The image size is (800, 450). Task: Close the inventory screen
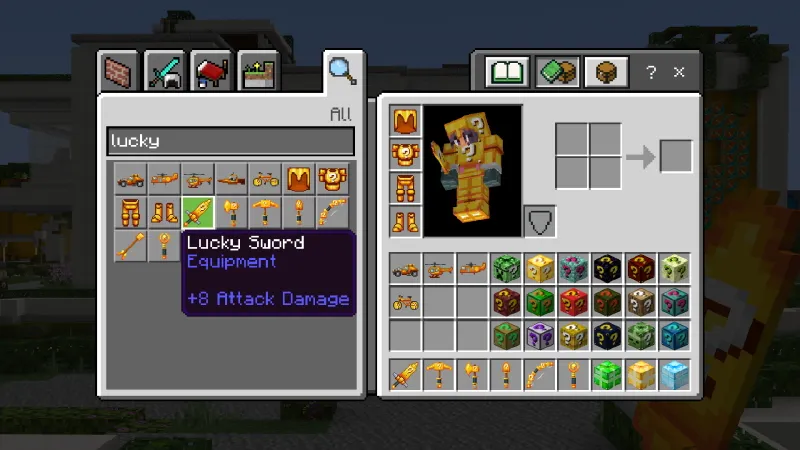pos(679,72)
